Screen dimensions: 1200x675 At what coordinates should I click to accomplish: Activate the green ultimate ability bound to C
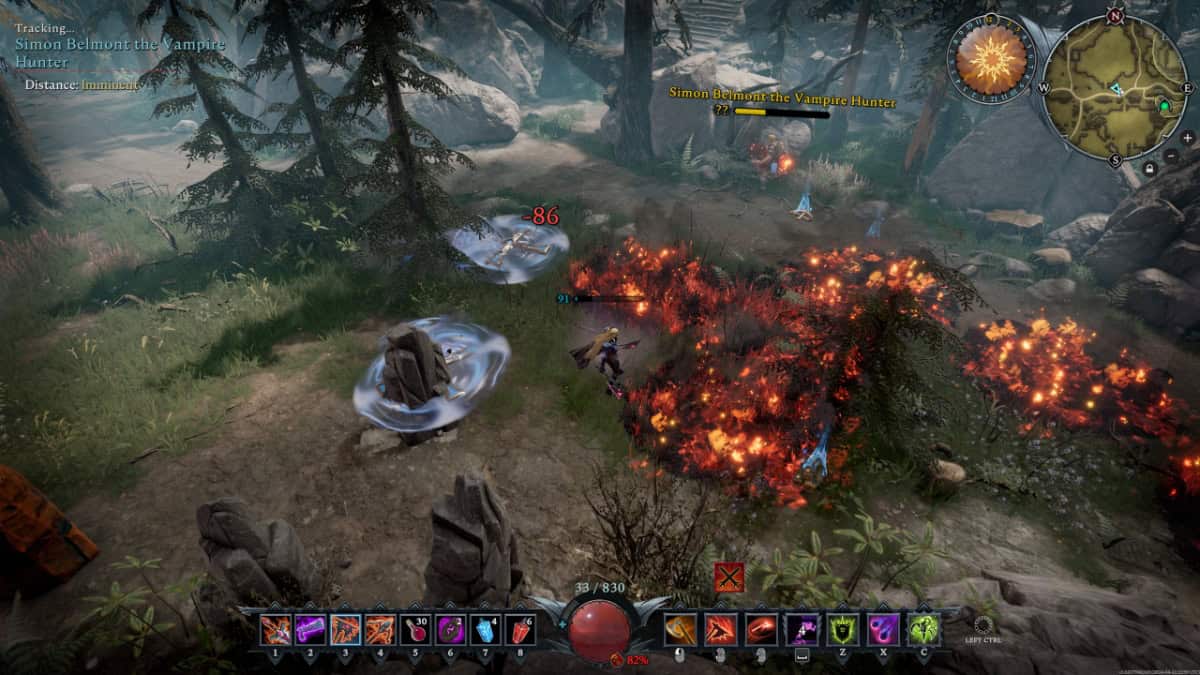[922, 630]
